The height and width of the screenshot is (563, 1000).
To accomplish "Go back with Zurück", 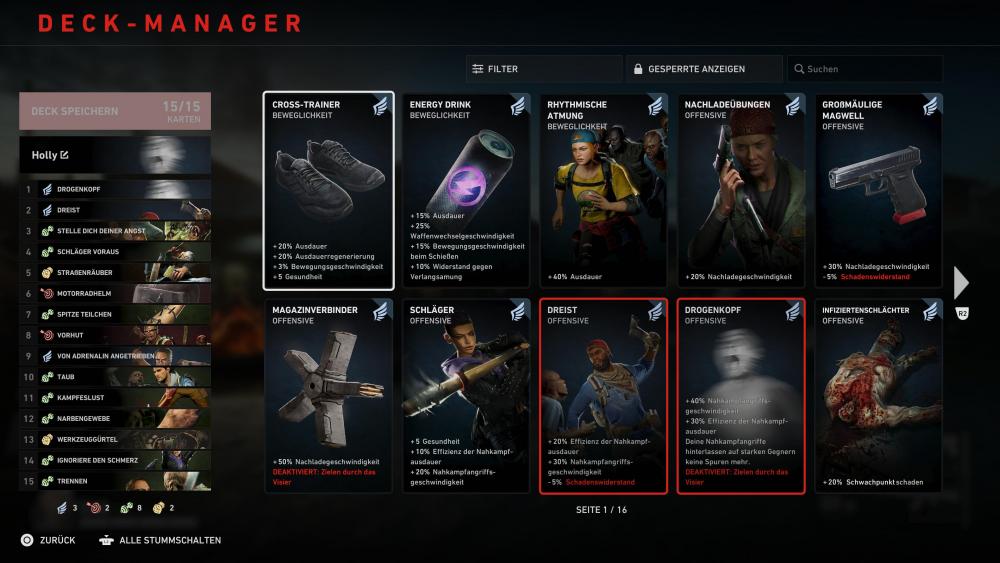I will coord(48,540).
